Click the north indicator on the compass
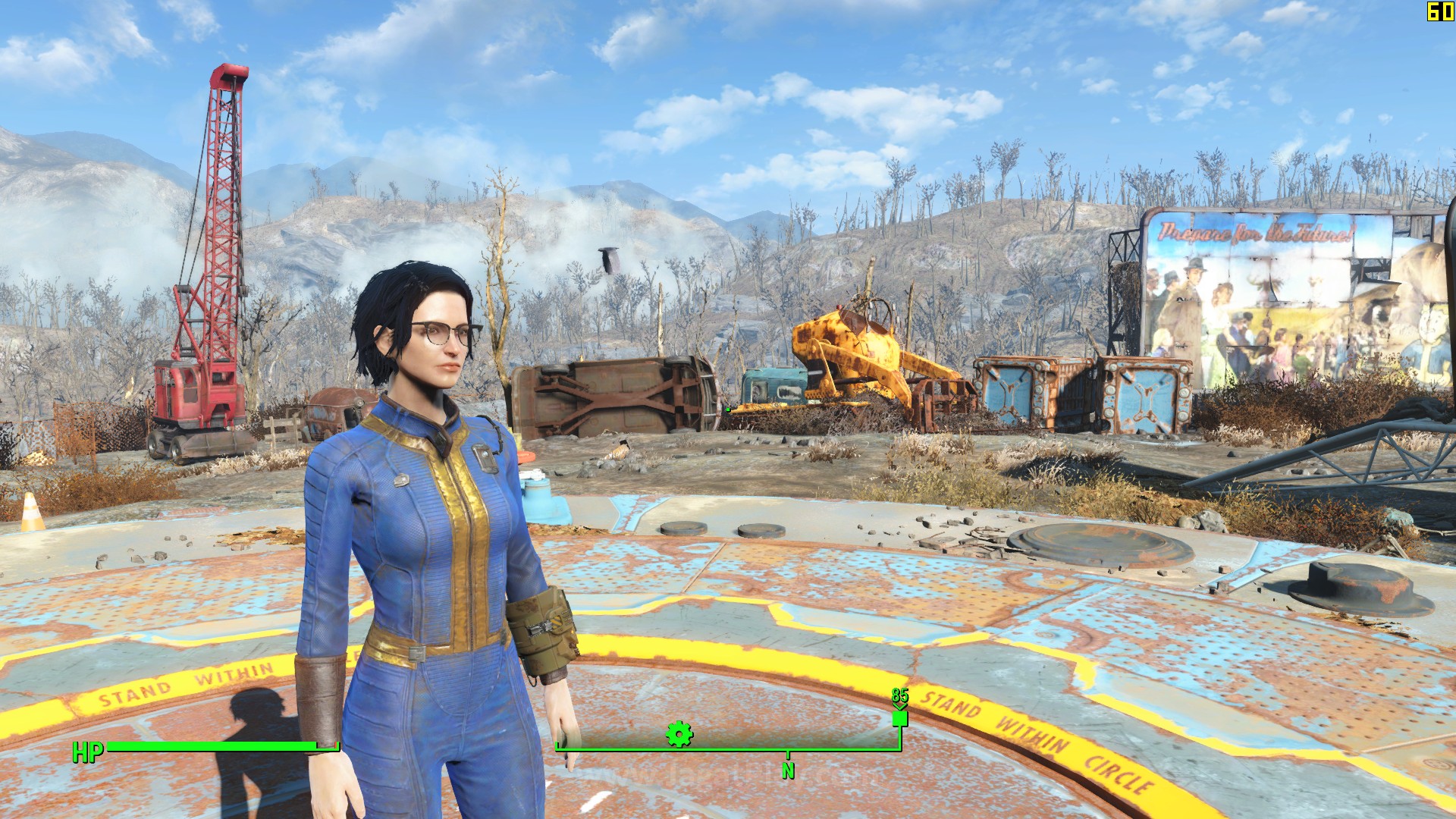Screen dimensions: 1456x819 click(x=788, y=769)
